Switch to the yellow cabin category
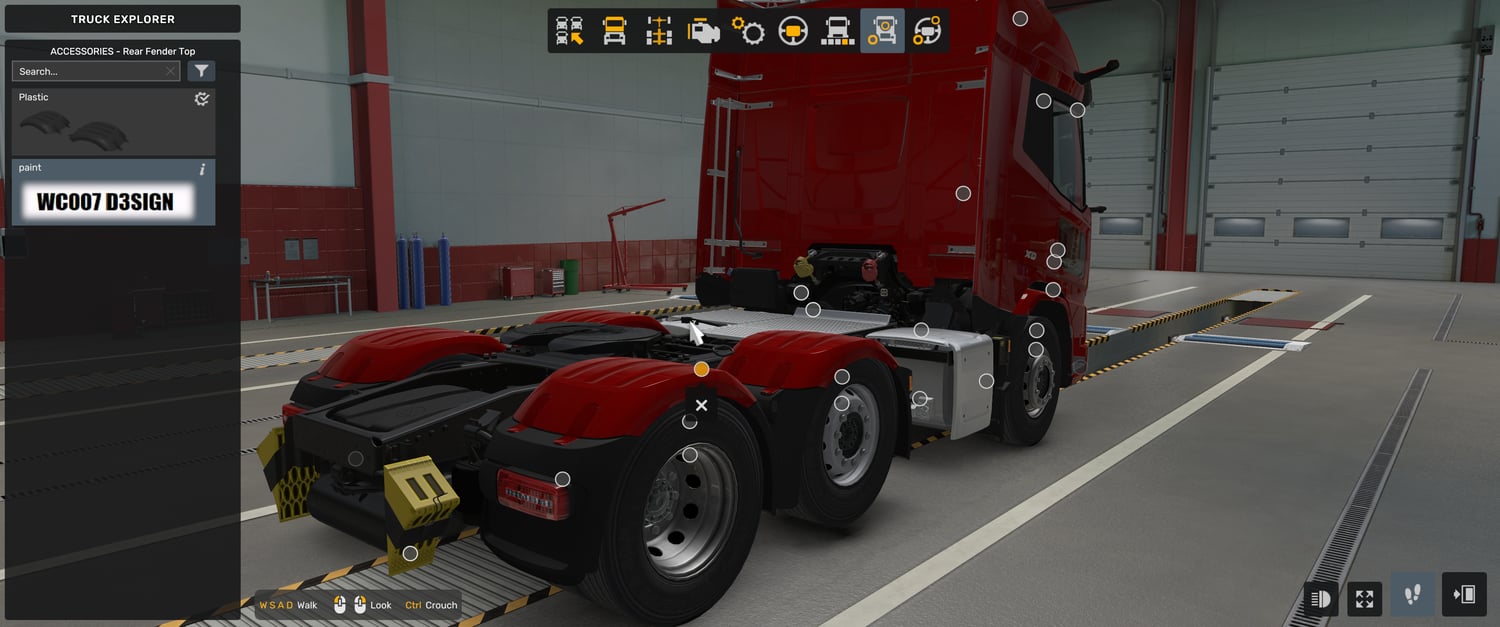This screenshot has width=1500, height=627. [x=614, y=31]
